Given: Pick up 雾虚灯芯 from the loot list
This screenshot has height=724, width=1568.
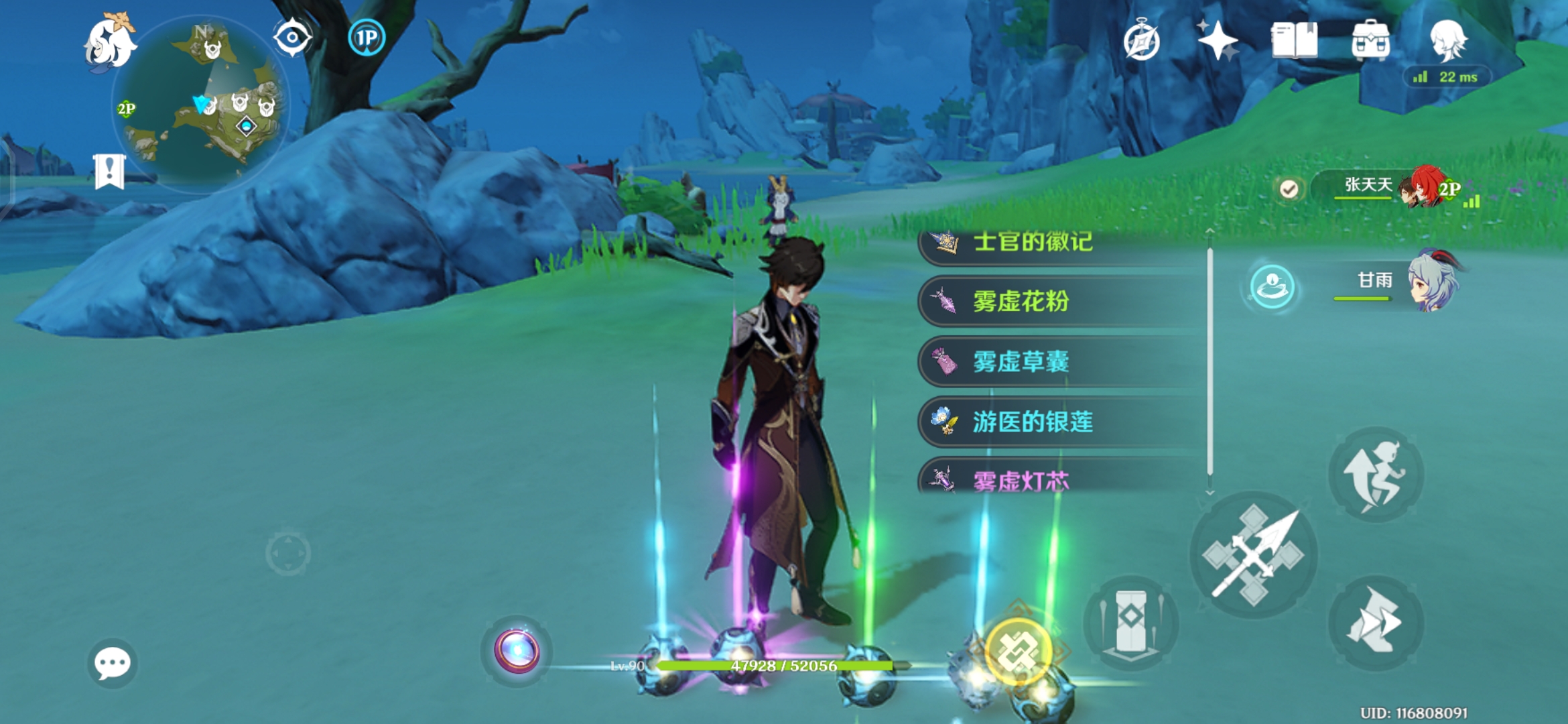Looking at the screenshot, I should 1059,479.
